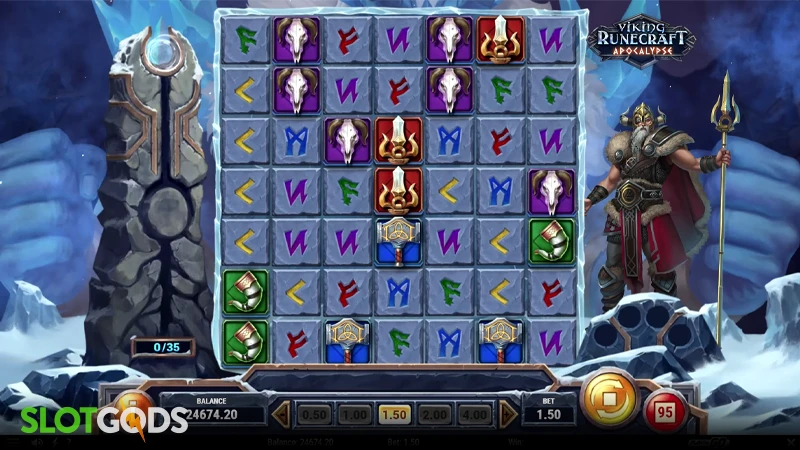Open the red 95 autoplay button
This screenshot has height=450, width=800.
point(662,409)
